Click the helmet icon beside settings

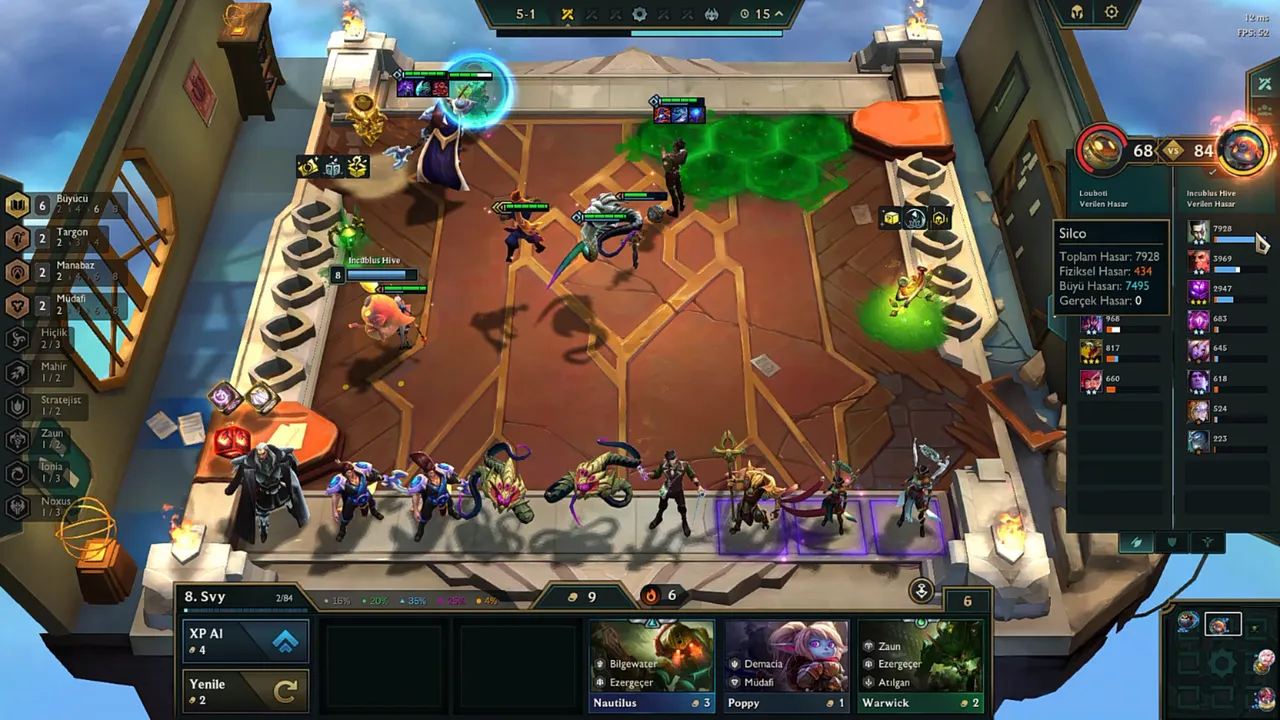(1077, 13)
